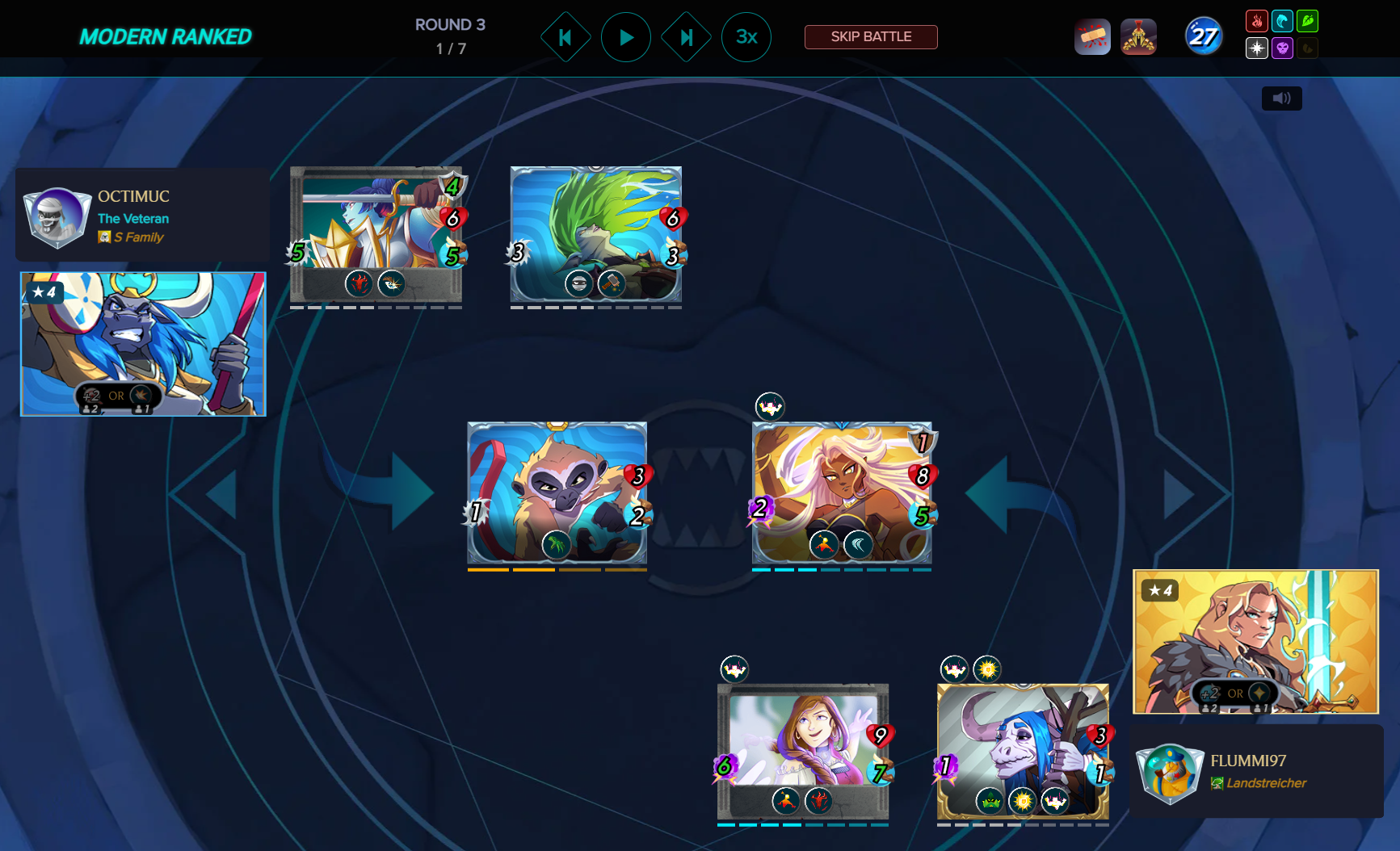This screenshot has width=1400, height=851.
Task: Open OCTIMUC player profile panel
Action: pos(142,215)
